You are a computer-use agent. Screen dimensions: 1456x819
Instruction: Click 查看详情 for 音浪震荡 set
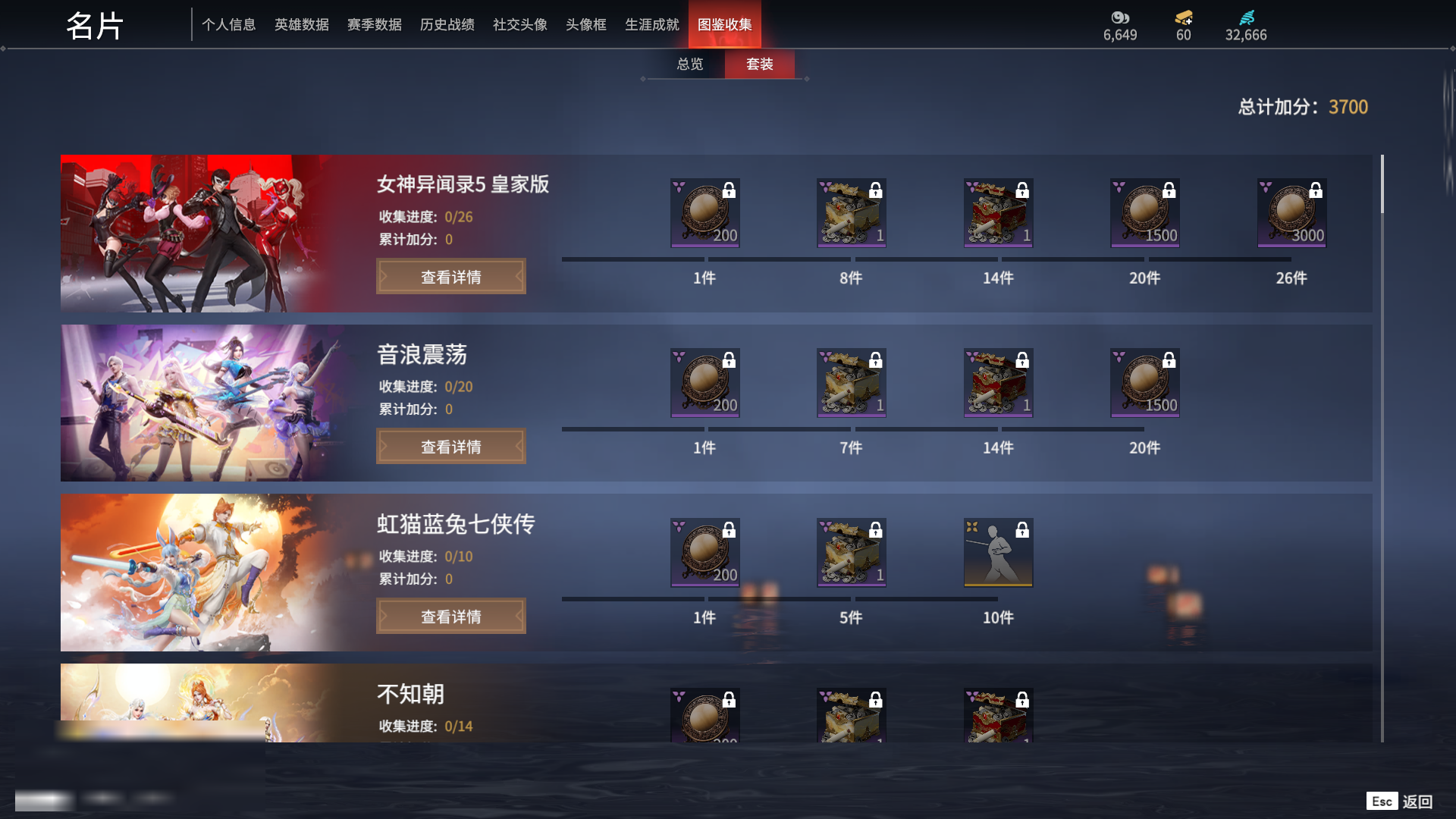[x=450, y=447]
